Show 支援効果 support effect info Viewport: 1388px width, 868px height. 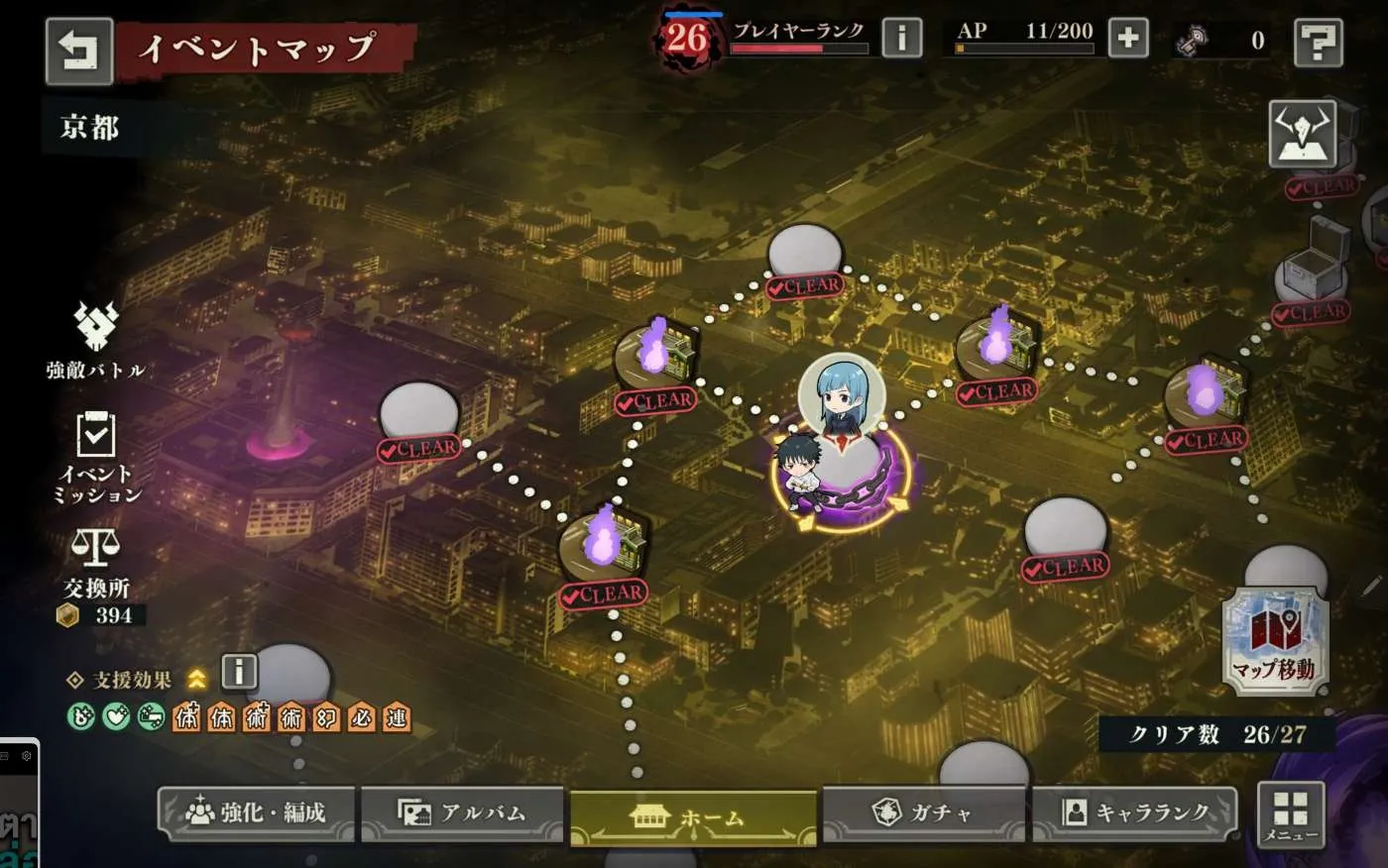point(239,672)
